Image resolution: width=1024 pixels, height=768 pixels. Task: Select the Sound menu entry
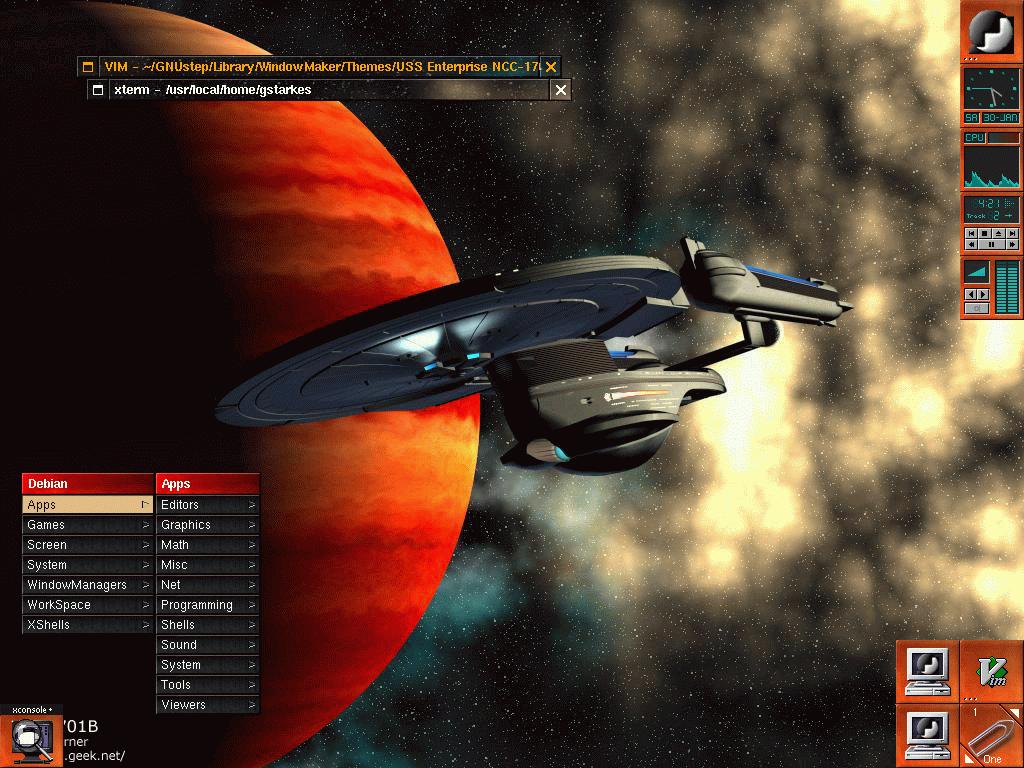click(207, 645)
